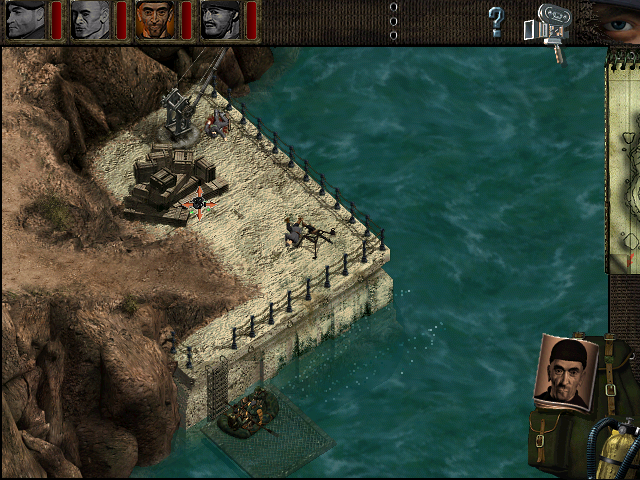The width and height of the screenshot is (640, 480).
Task: Toggle the enemy vision eye icon
Action: (x=616, y=18)
